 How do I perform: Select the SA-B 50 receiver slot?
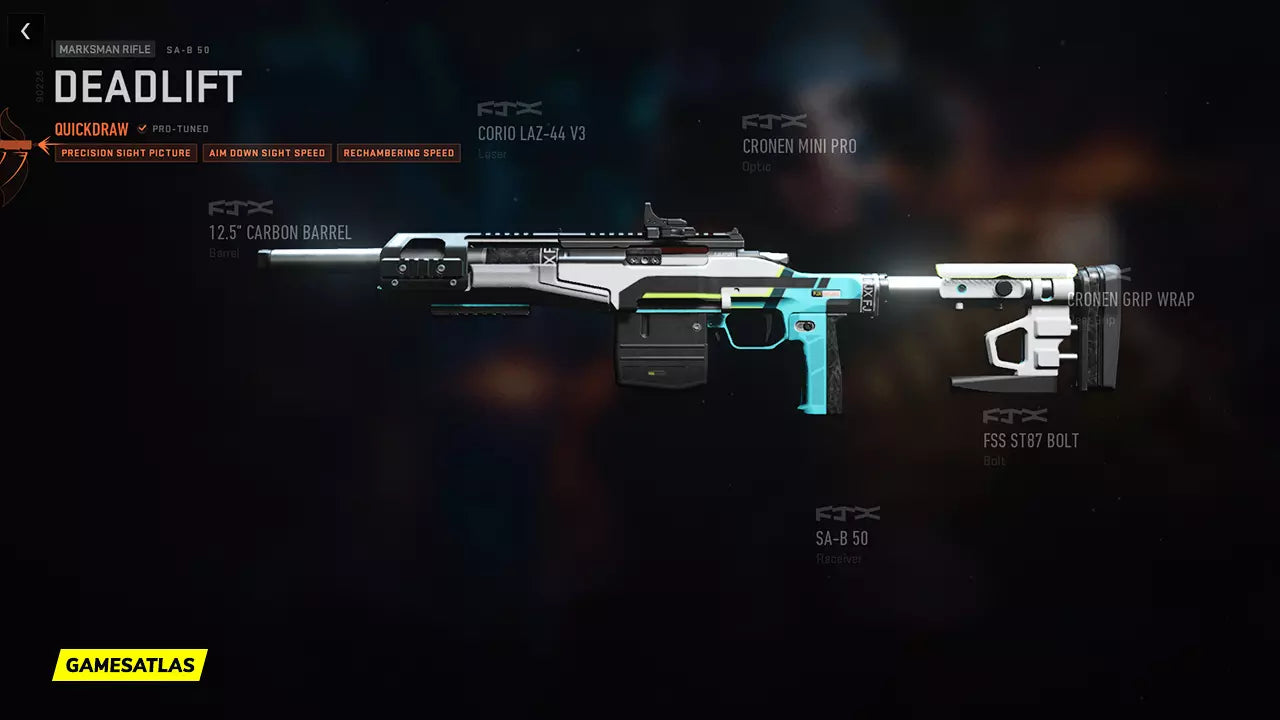pyautogui.click(x=841, y=538)
